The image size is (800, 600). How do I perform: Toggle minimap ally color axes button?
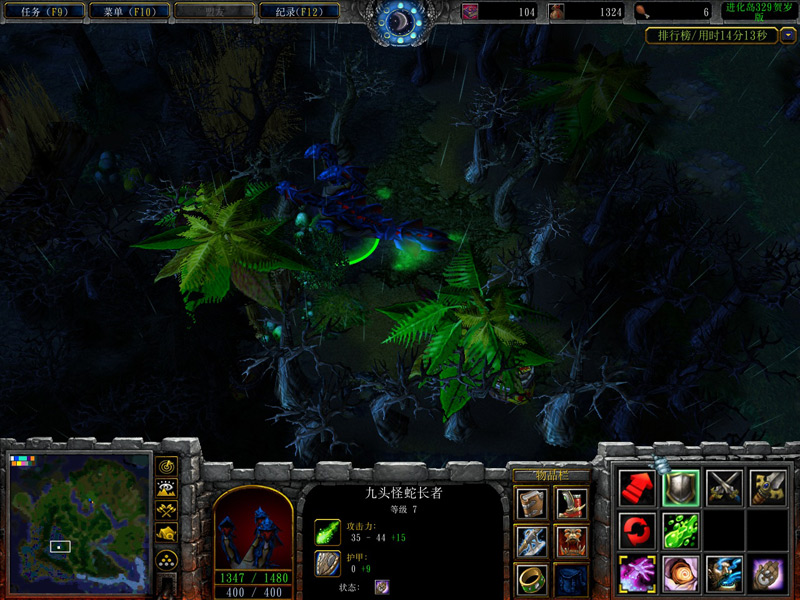pyautogui.click(x=167, y=512)
